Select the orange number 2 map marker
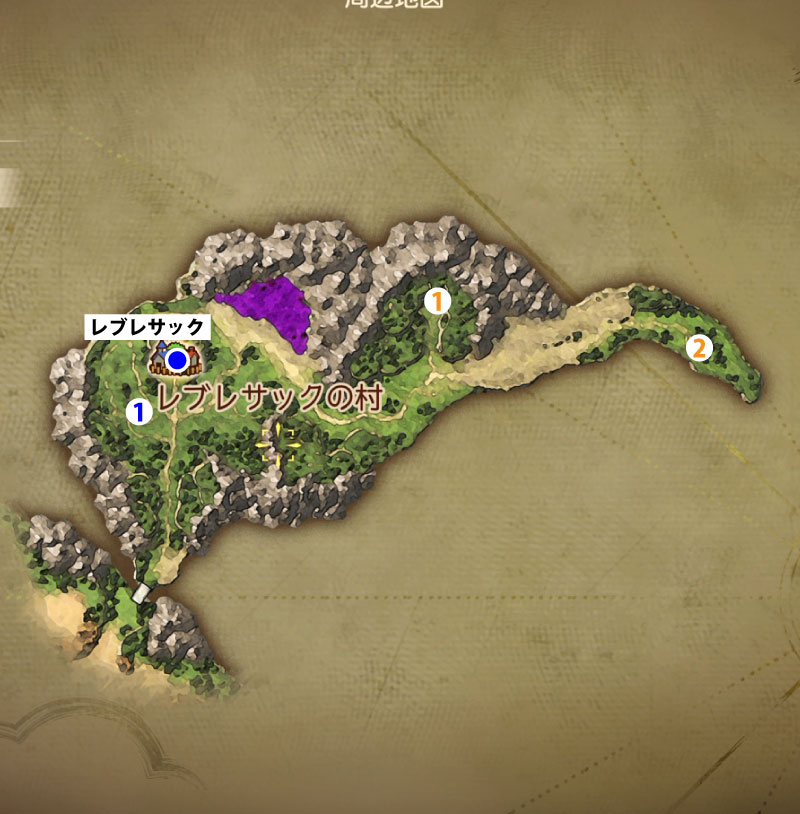The height and width of the screenshot is (814, 800). (698, 348)
